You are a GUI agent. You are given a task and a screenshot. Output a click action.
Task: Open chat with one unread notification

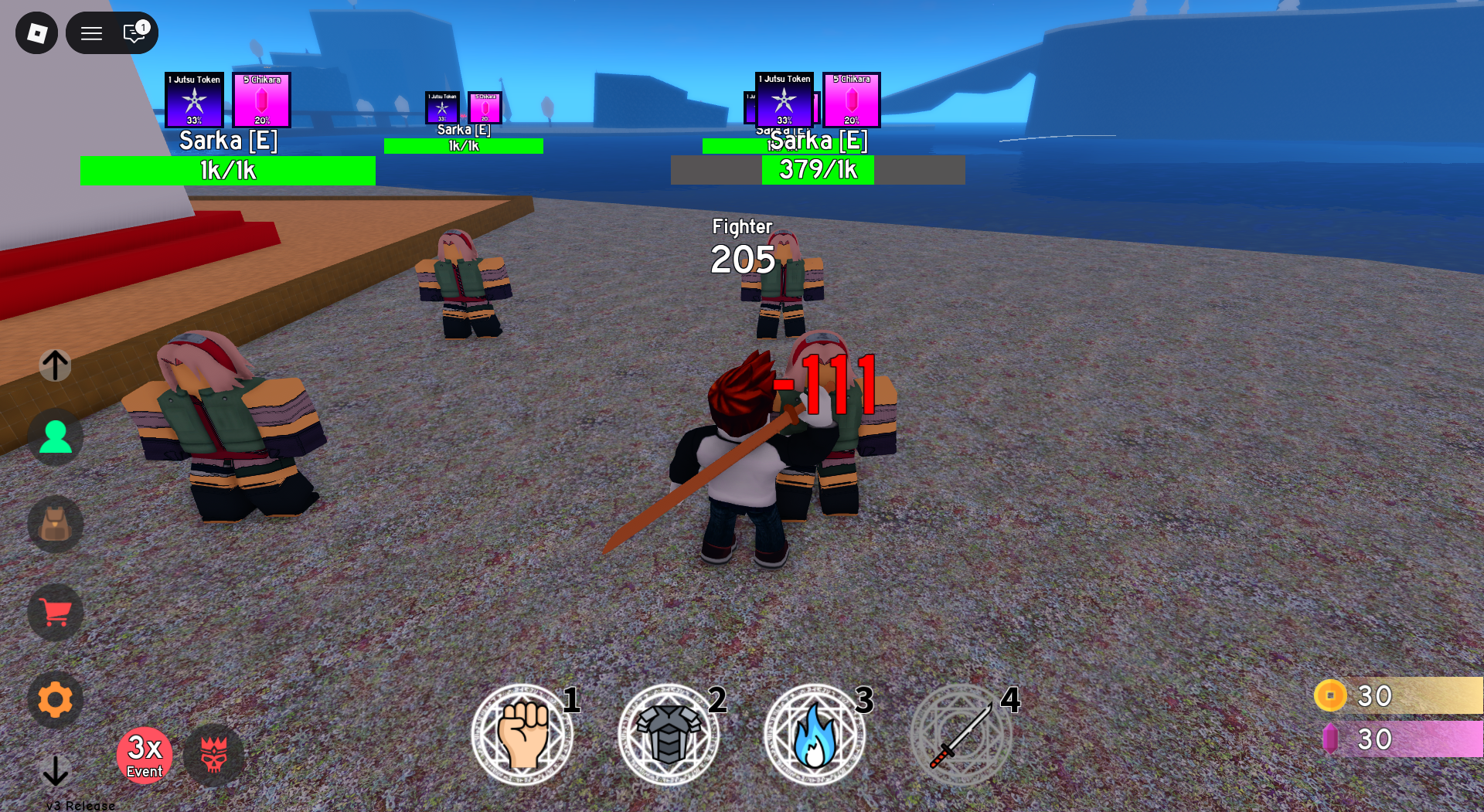[133, 32]
